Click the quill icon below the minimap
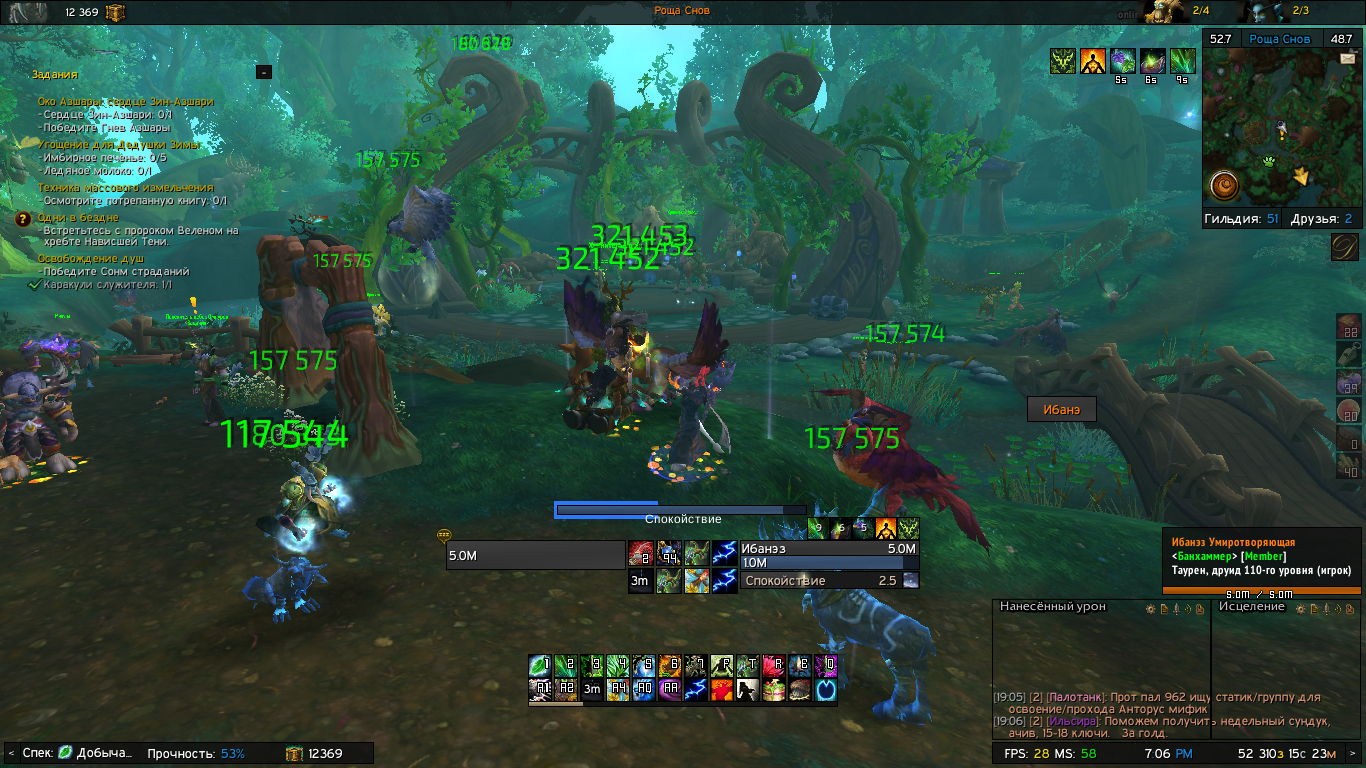 tap(1345, 247)
